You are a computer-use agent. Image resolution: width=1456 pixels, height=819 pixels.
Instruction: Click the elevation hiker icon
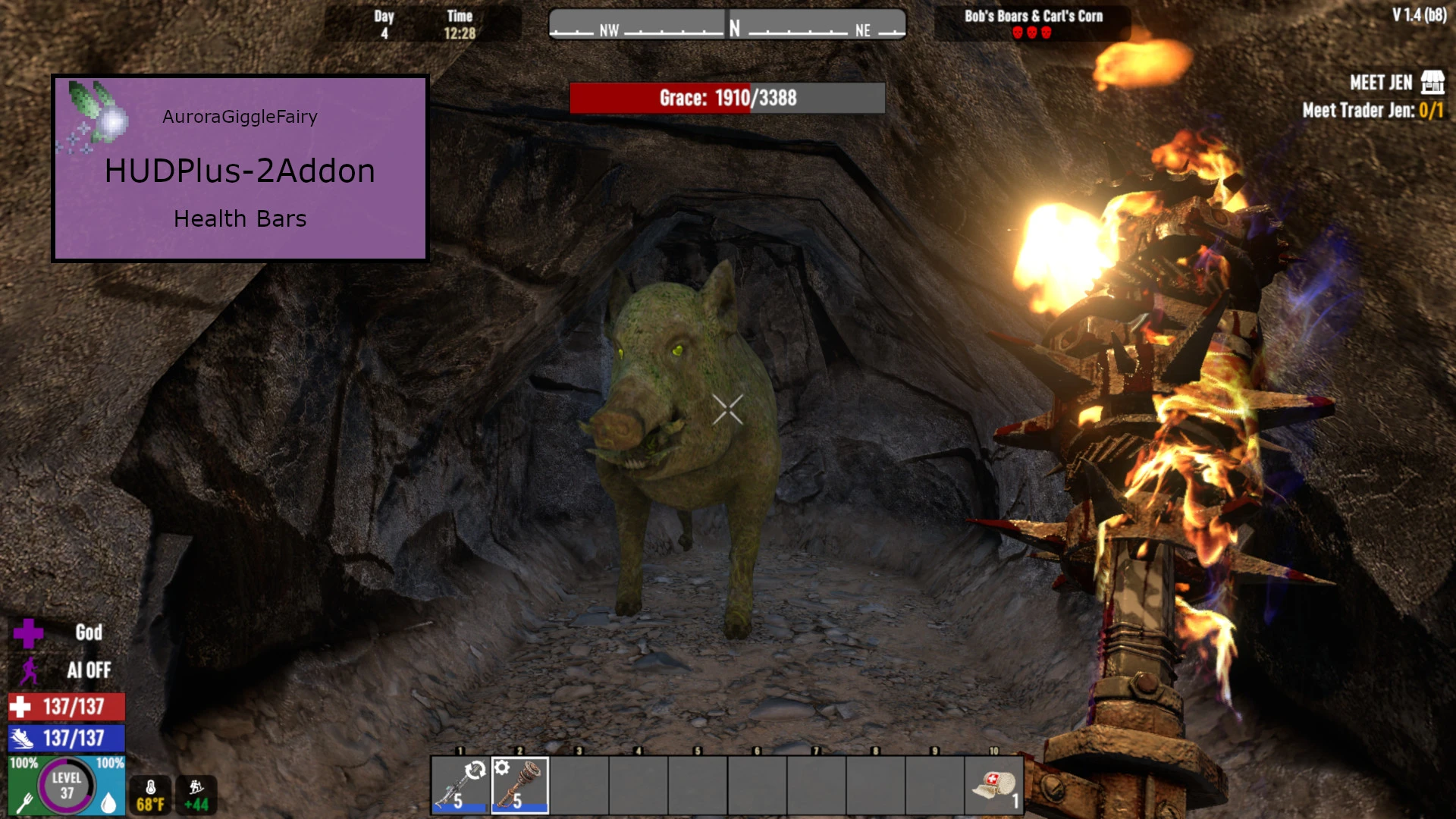pos(196,789)
